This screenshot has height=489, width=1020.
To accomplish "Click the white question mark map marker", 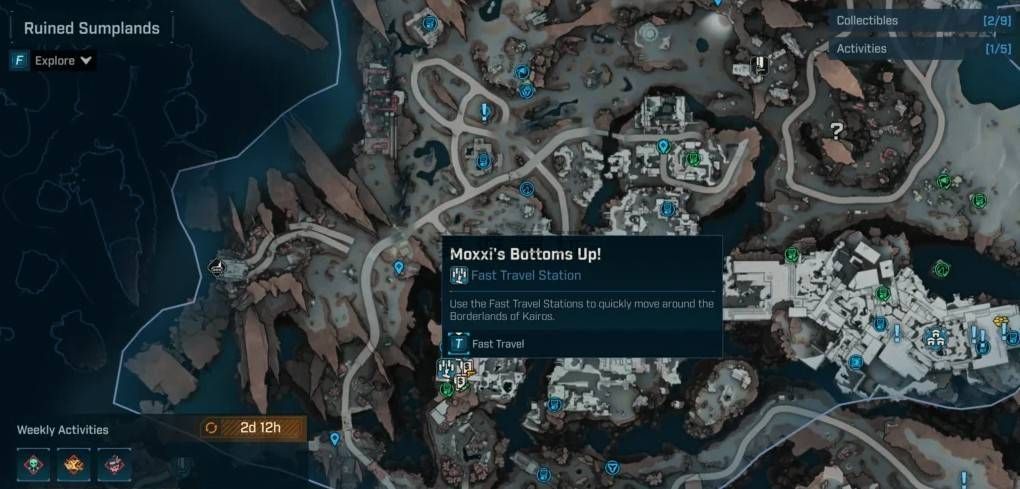I will pos(836,130).
